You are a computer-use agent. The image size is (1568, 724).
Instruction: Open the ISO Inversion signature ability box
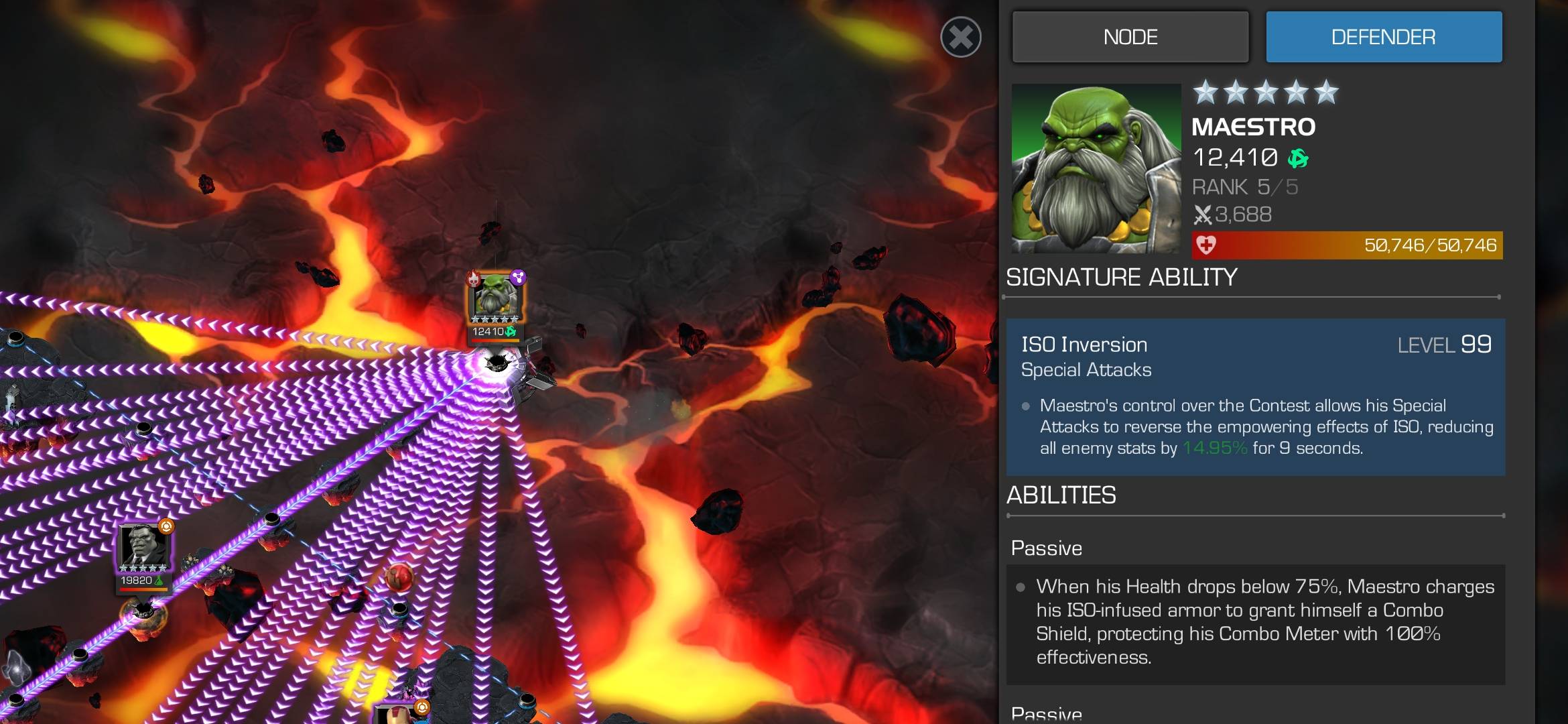pos(1255,397)
